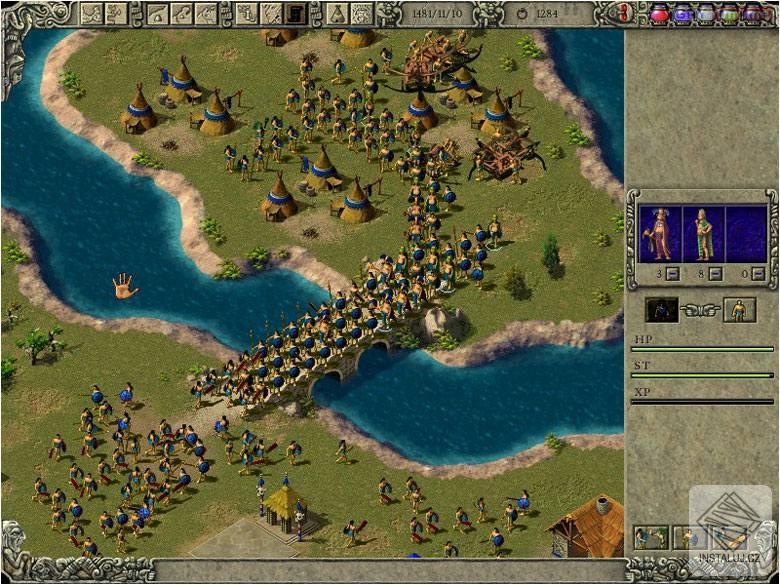Select the dark warrior icon in the panel
780x585 pixels.
[661, 310]
